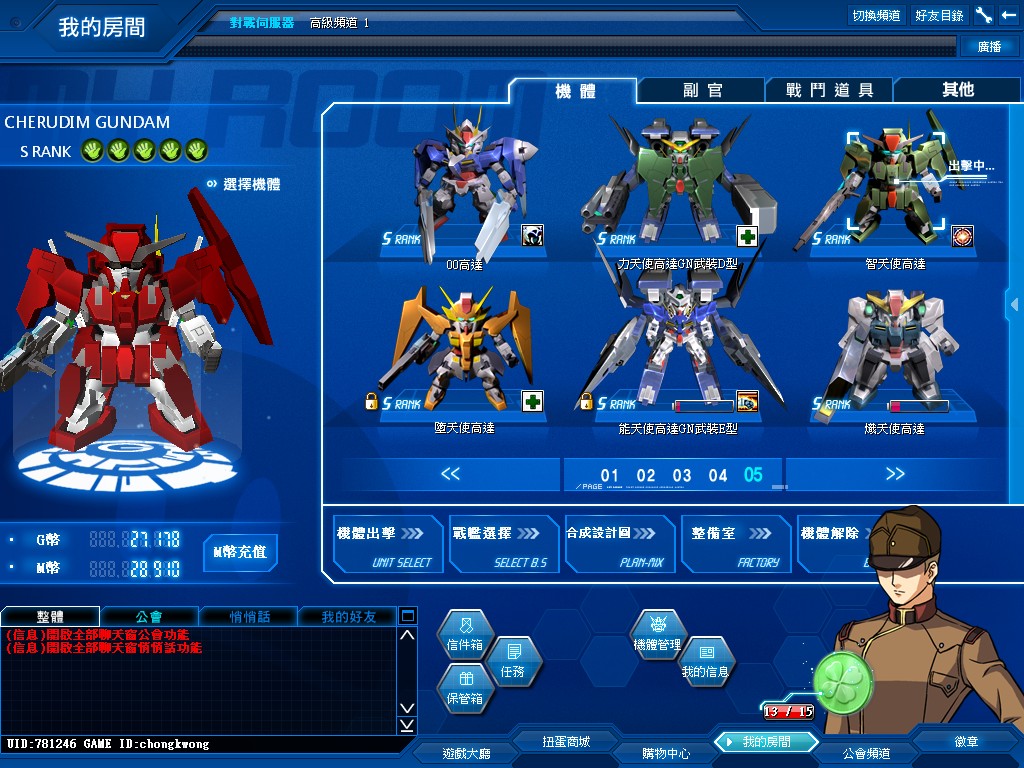Open the 信件箱 mailbox
The height and width of the screenshot is (768, 1024).
(465, 636)
